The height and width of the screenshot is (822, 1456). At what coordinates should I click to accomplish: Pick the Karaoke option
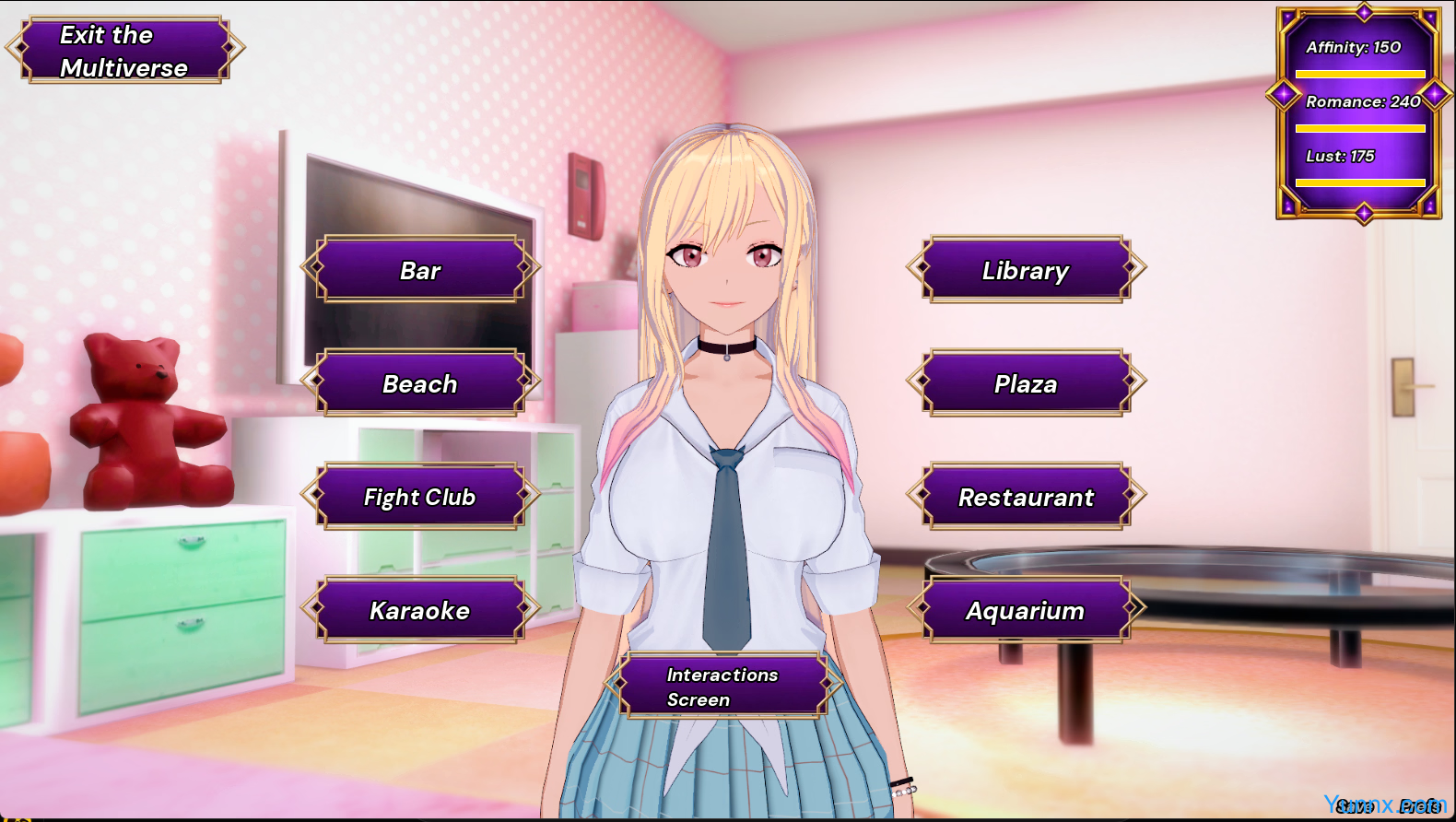tap(420, 610)
